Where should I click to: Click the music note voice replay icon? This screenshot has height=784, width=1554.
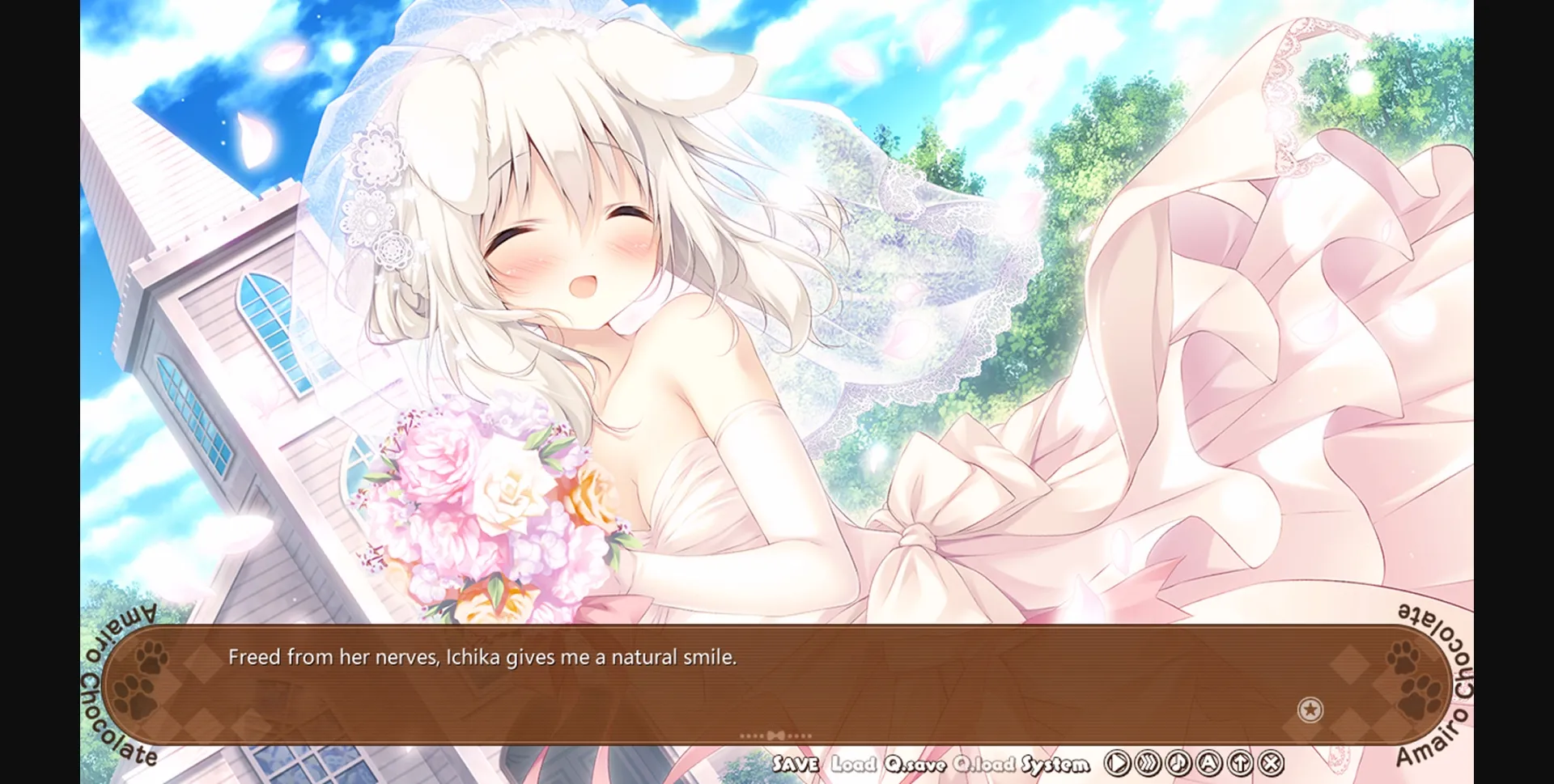click(x=1178, y=763)
